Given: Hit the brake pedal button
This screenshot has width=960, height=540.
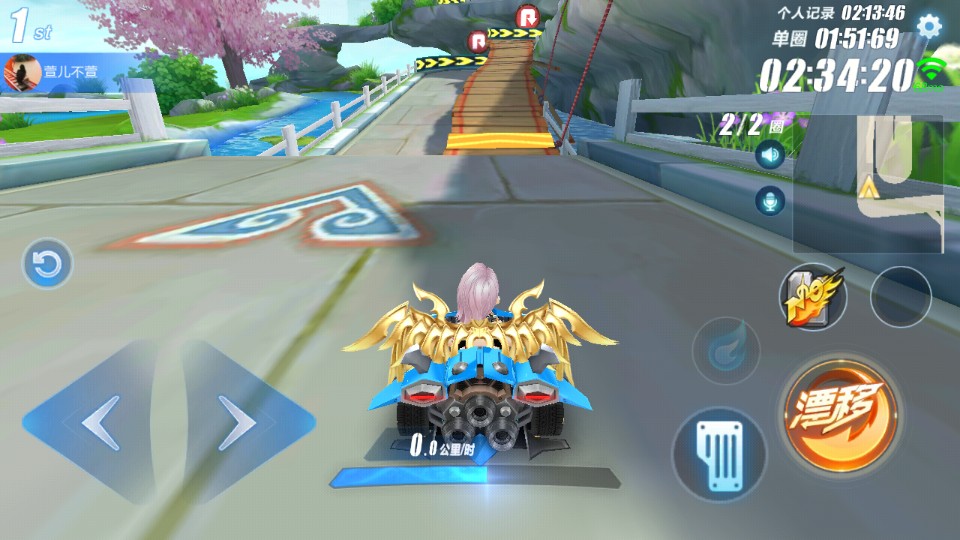Looking at the screenshot, I should (719, 453).
